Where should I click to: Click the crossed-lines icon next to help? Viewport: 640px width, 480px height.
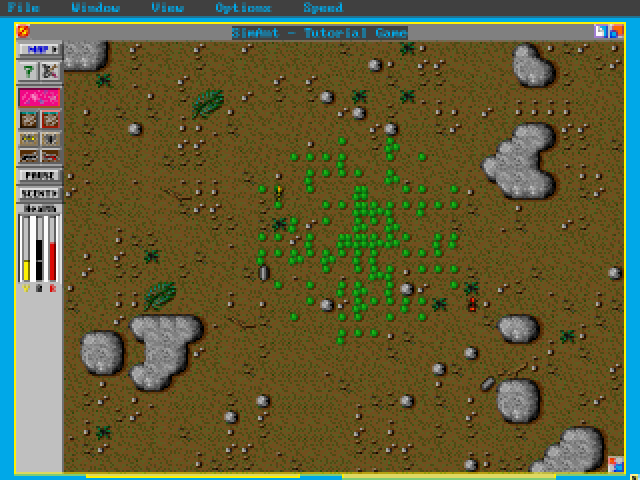[50, 71]
